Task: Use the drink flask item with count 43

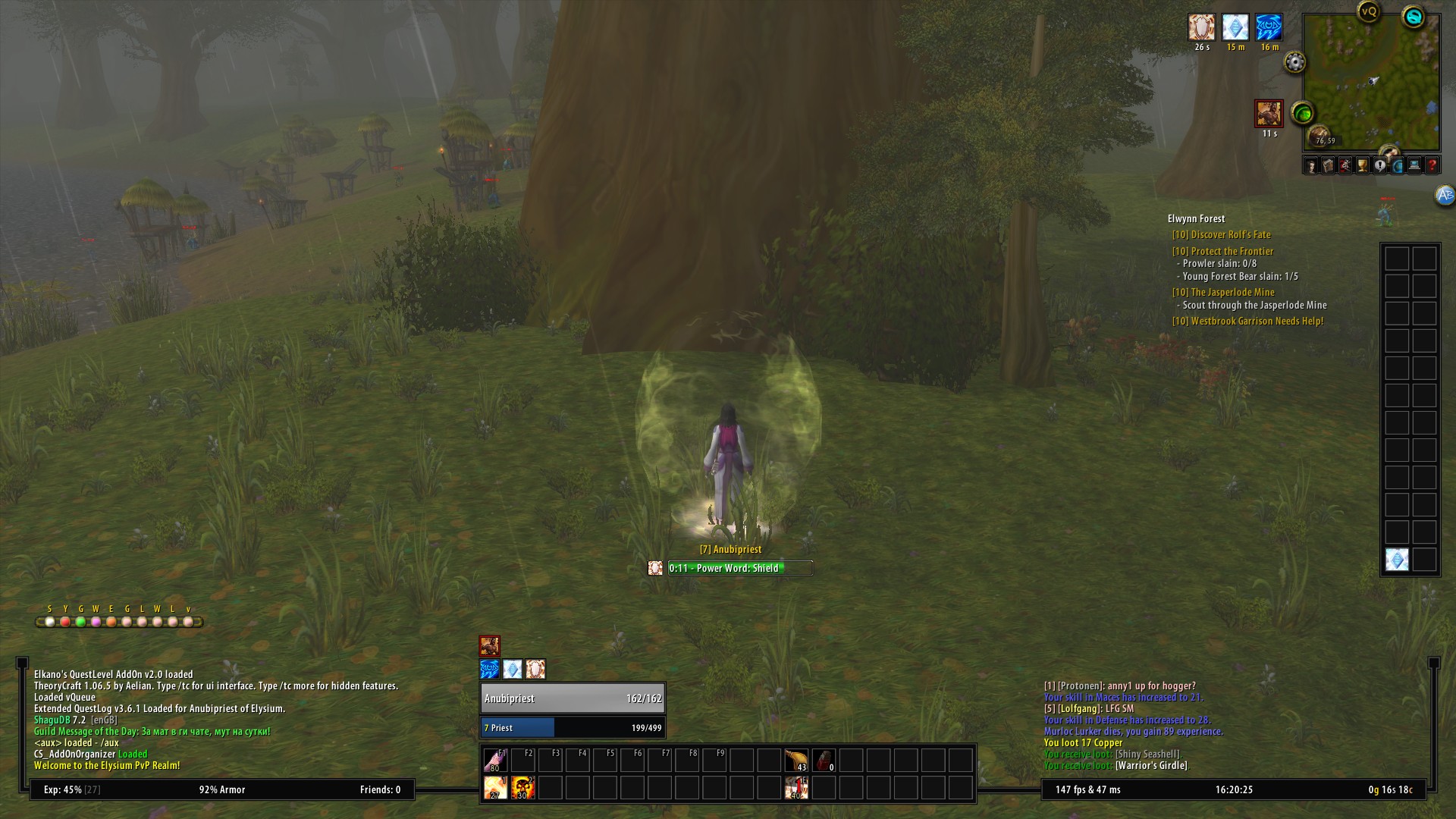Action: 795,760
